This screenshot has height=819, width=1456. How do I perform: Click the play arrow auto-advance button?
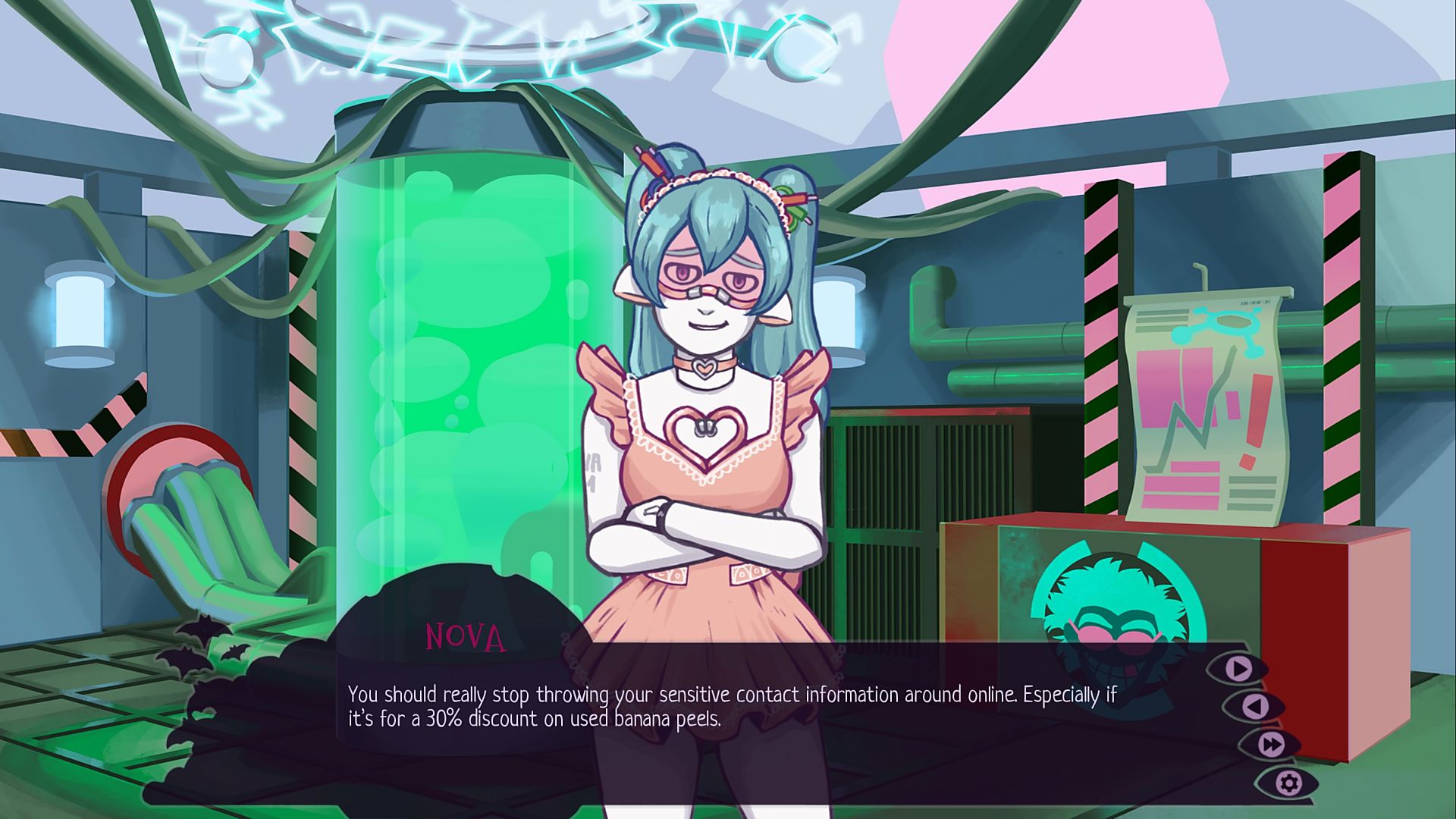[1239, 669]
